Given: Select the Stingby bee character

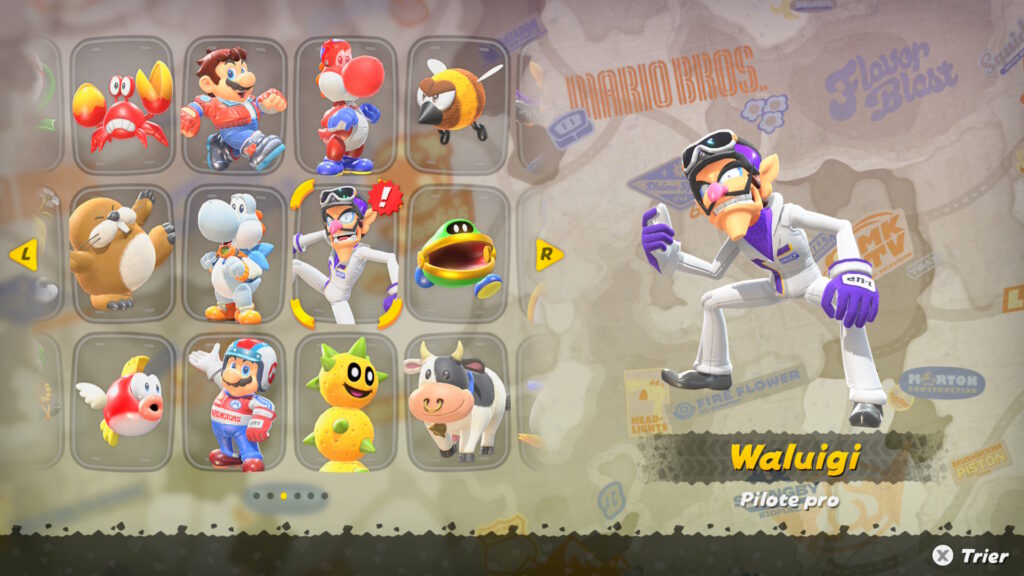Looking at the screenshot, I should tap(457, 106).
